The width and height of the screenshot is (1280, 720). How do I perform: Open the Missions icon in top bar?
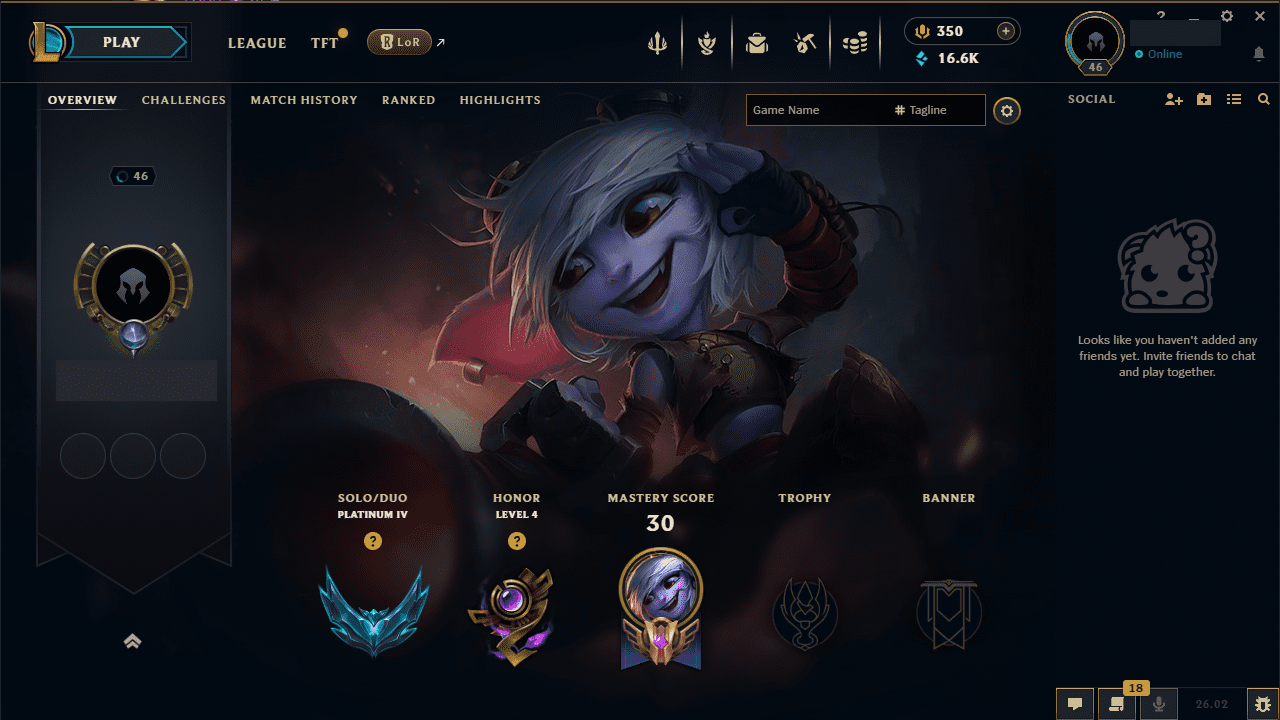707,42
